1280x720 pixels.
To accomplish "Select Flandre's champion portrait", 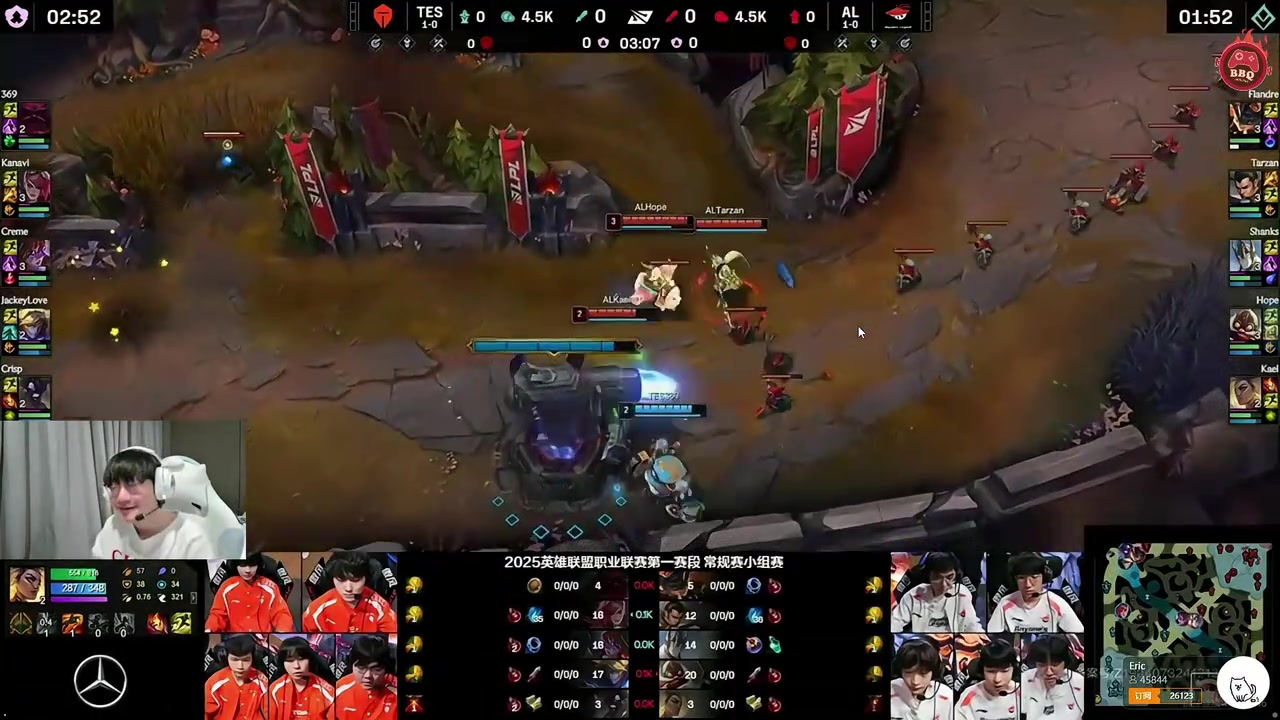I will pos(1244,117).
